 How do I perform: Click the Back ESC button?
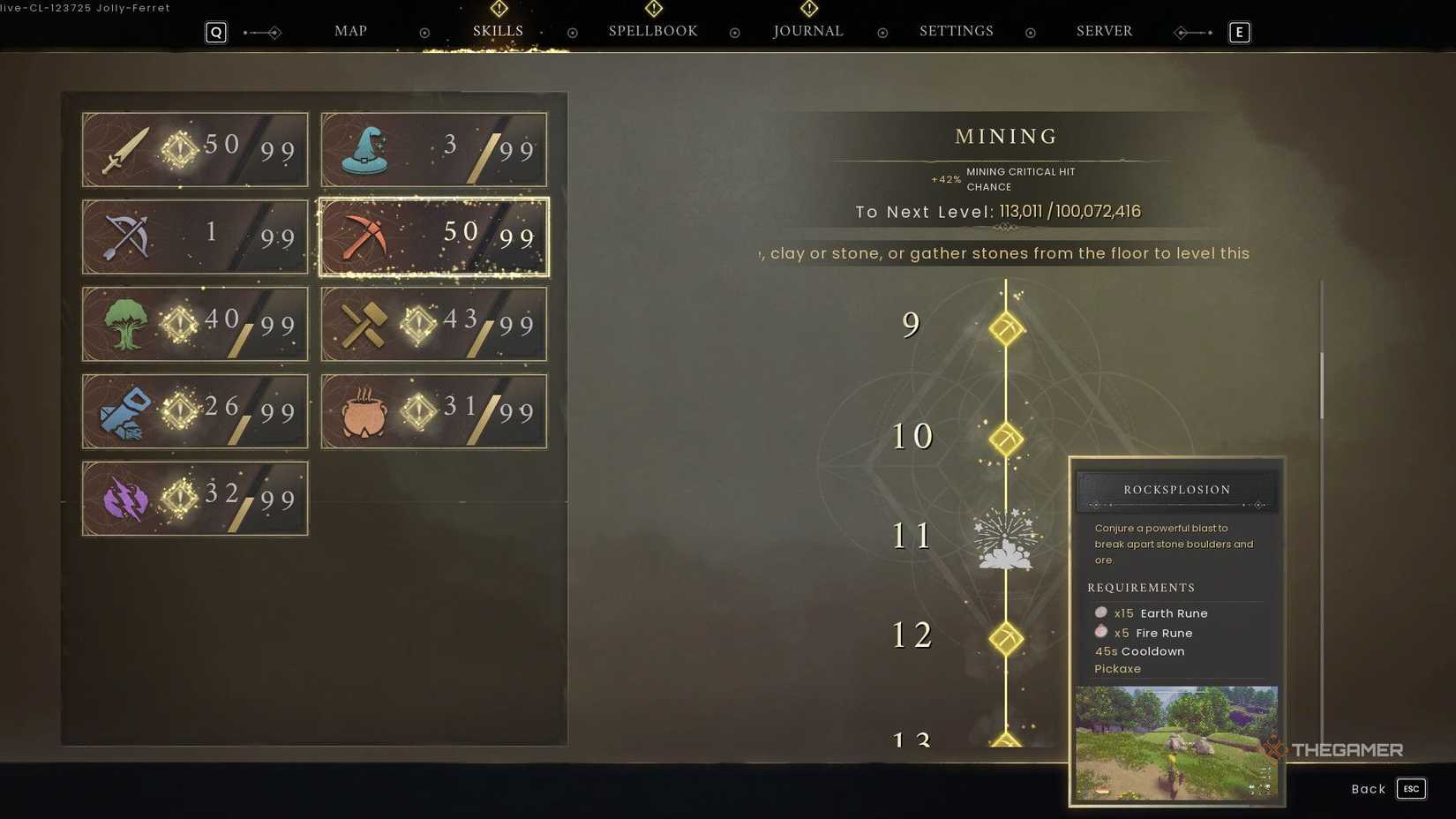pyautogui.click(x=1384, y=788)
